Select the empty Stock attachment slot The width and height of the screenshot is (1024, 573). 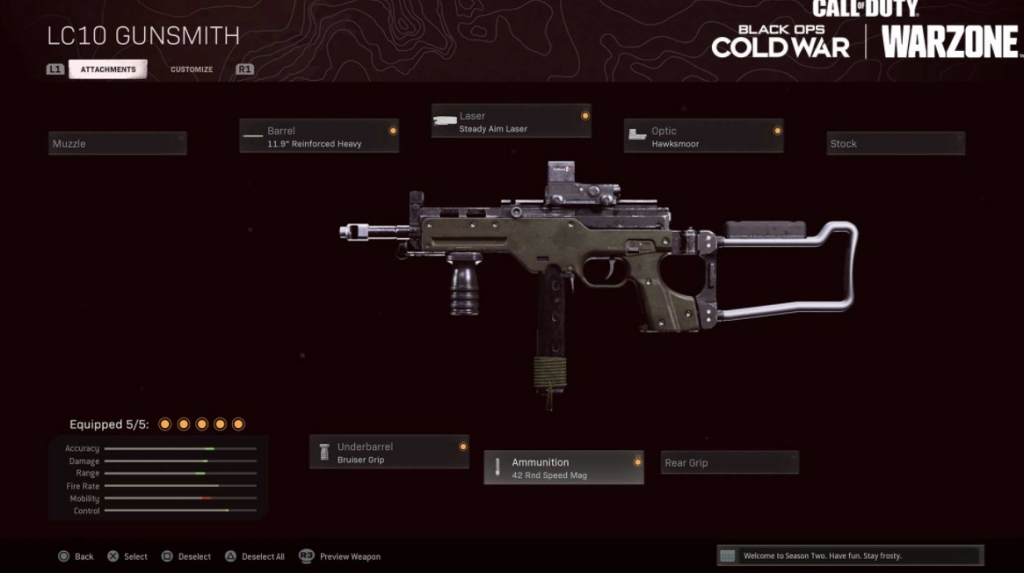(895, 144)
